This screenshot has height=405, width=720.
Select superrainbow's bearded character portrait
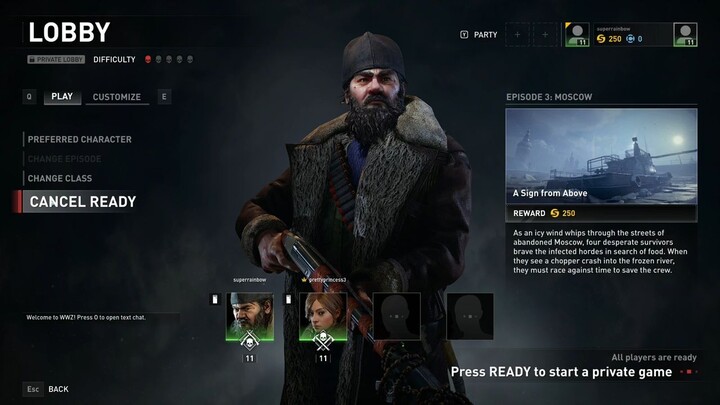[250, 316]
